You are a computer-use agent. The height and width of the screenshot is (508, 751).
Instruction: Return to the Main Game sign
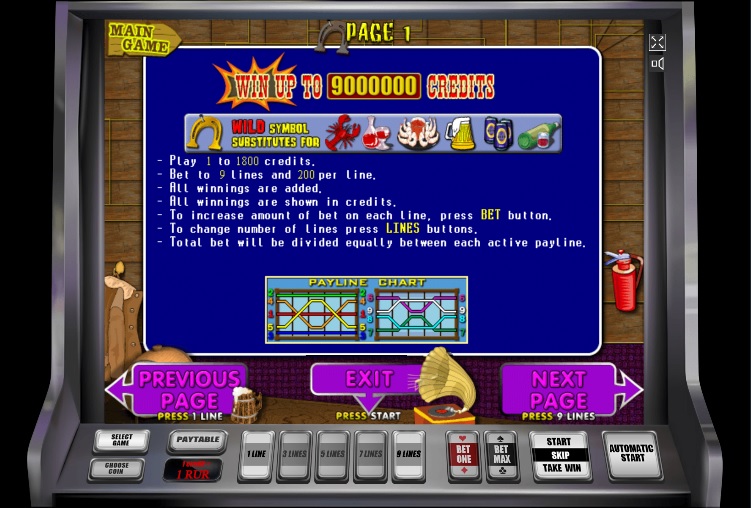click(142, 38)
